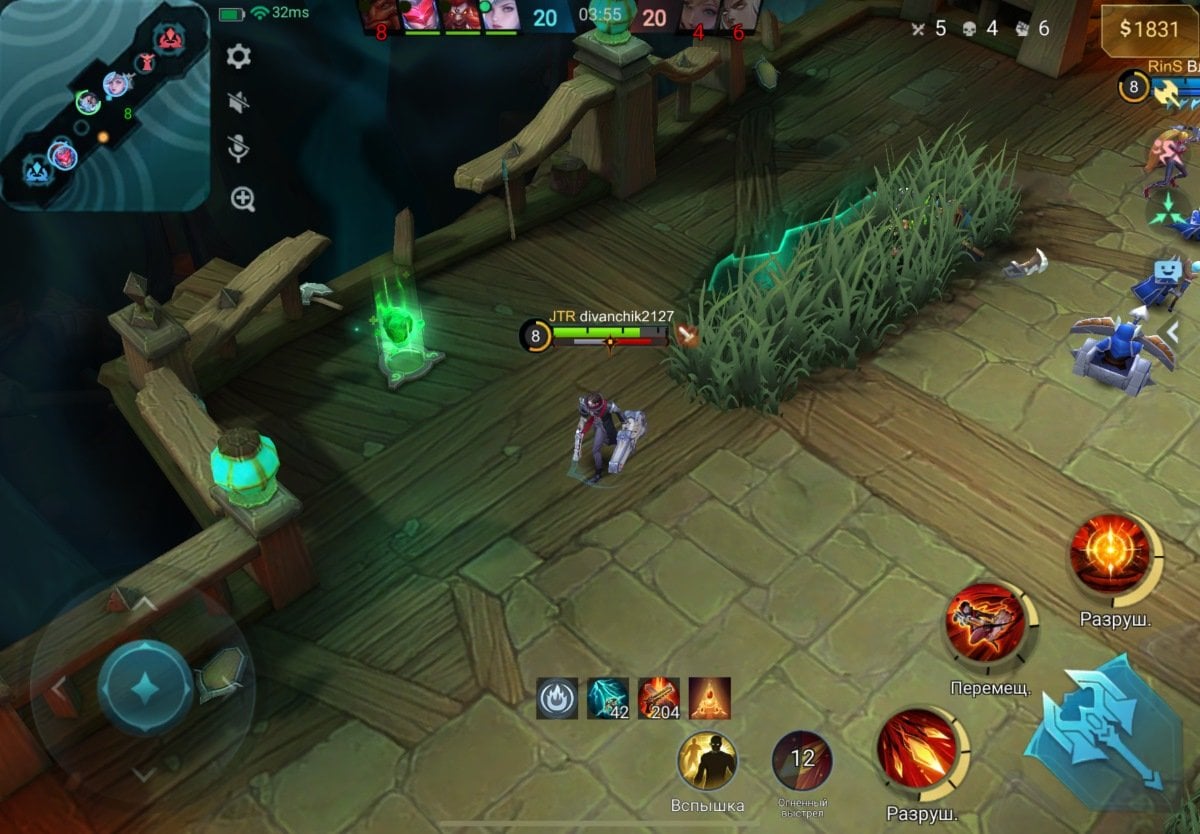This screenshot has width=1200, height=834.
Task: Tap the virtual movement joystick
Action: [x=145, y=687]
